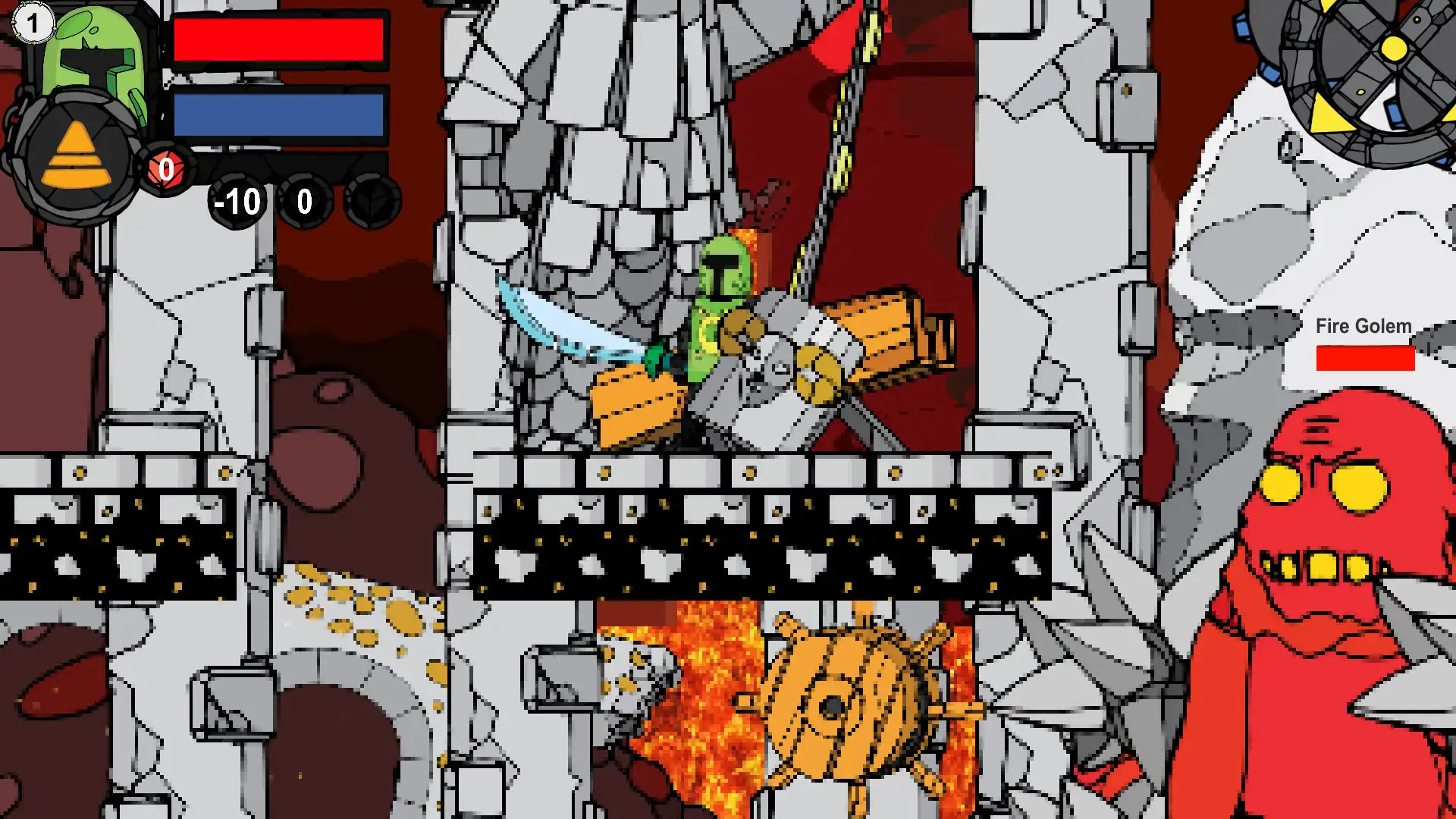This screenshot has width=1456, height=819.
Task: Click the Fire Golem label text
Action: 1363,326
